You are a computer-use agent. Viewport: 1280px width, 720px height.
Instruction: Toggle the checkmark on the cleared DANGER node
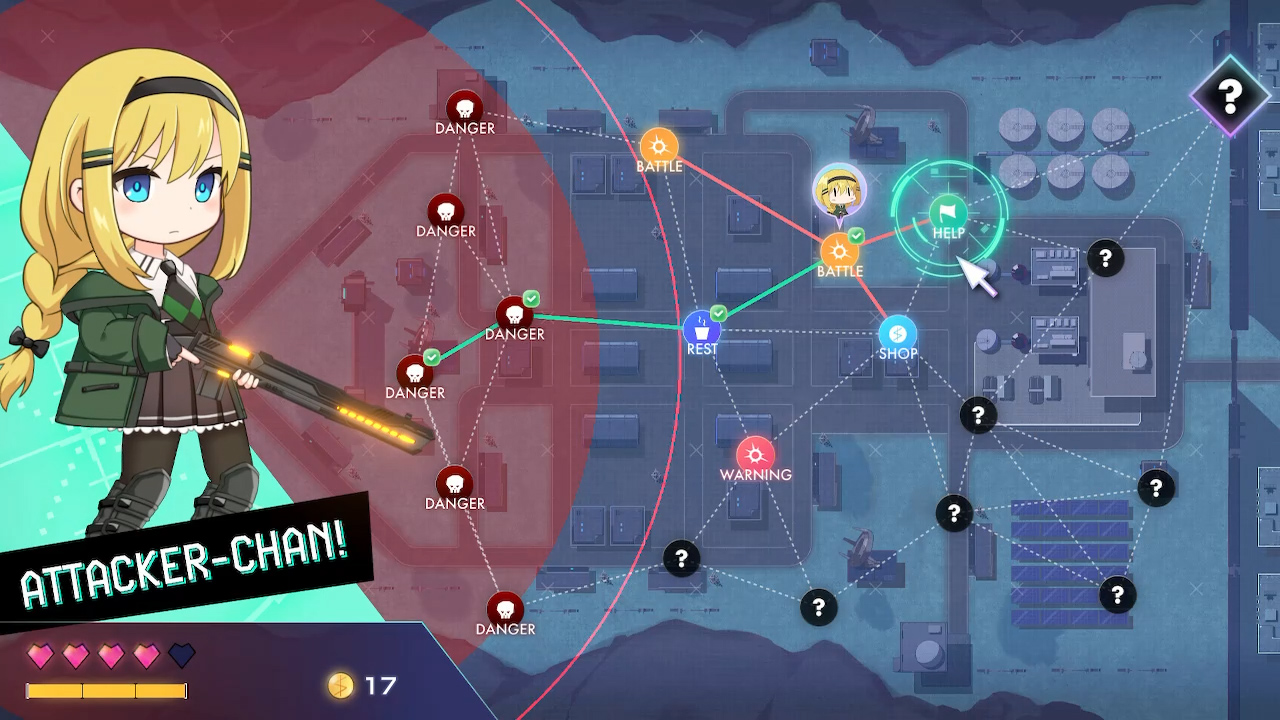530,297
